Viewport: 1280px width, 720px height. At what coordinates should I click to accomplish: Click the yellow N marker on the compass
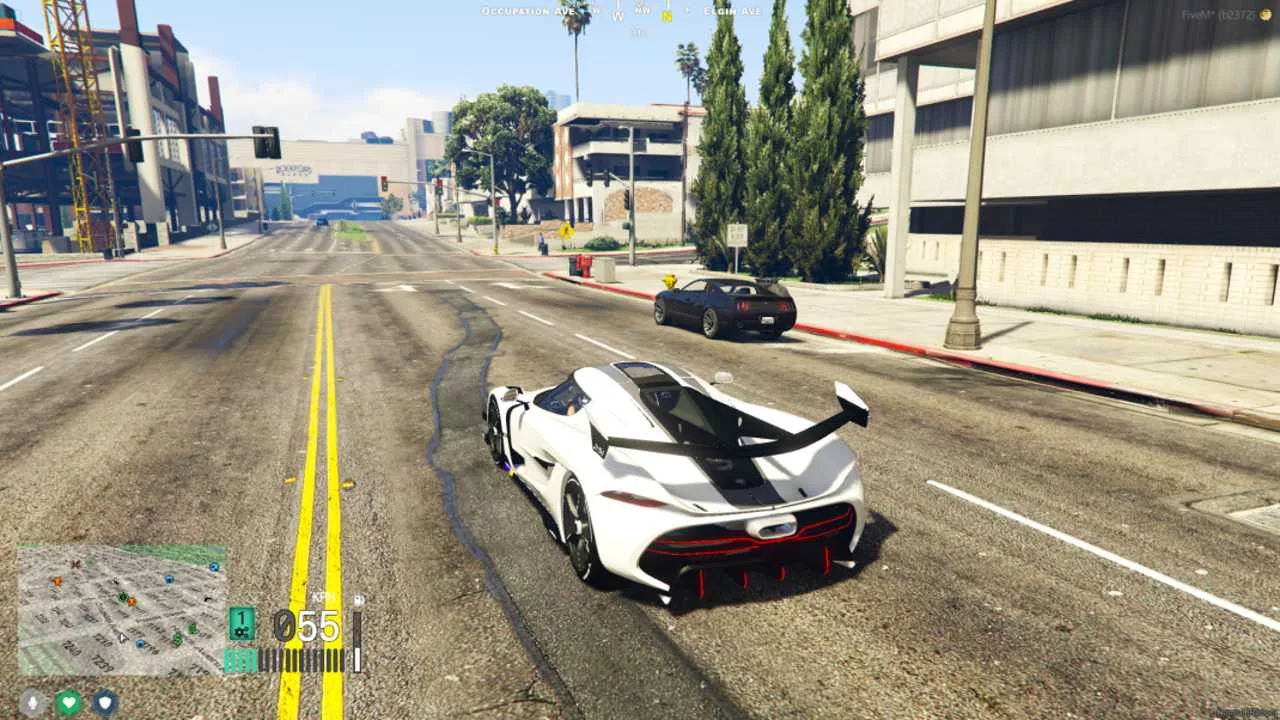[667, 13]
